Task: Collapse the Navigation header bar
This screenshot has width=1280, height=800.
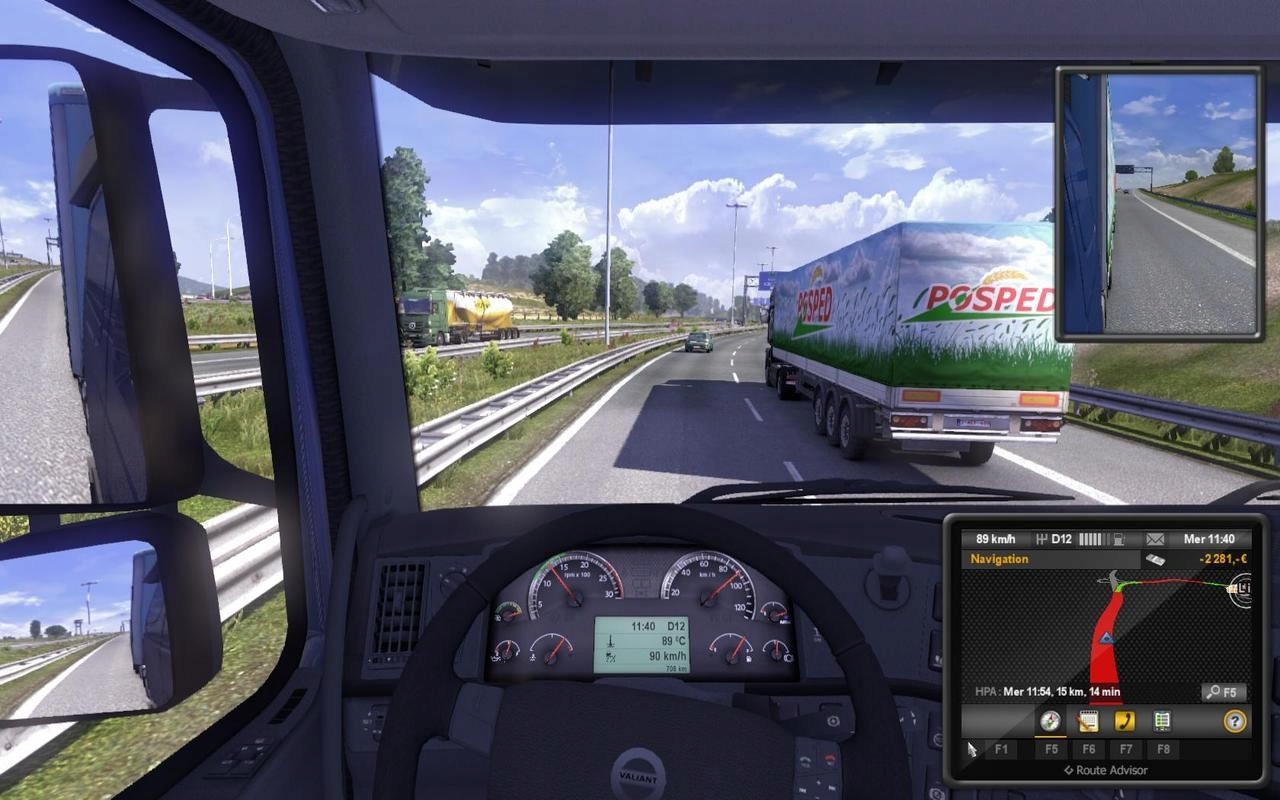Action: point(999,559)
